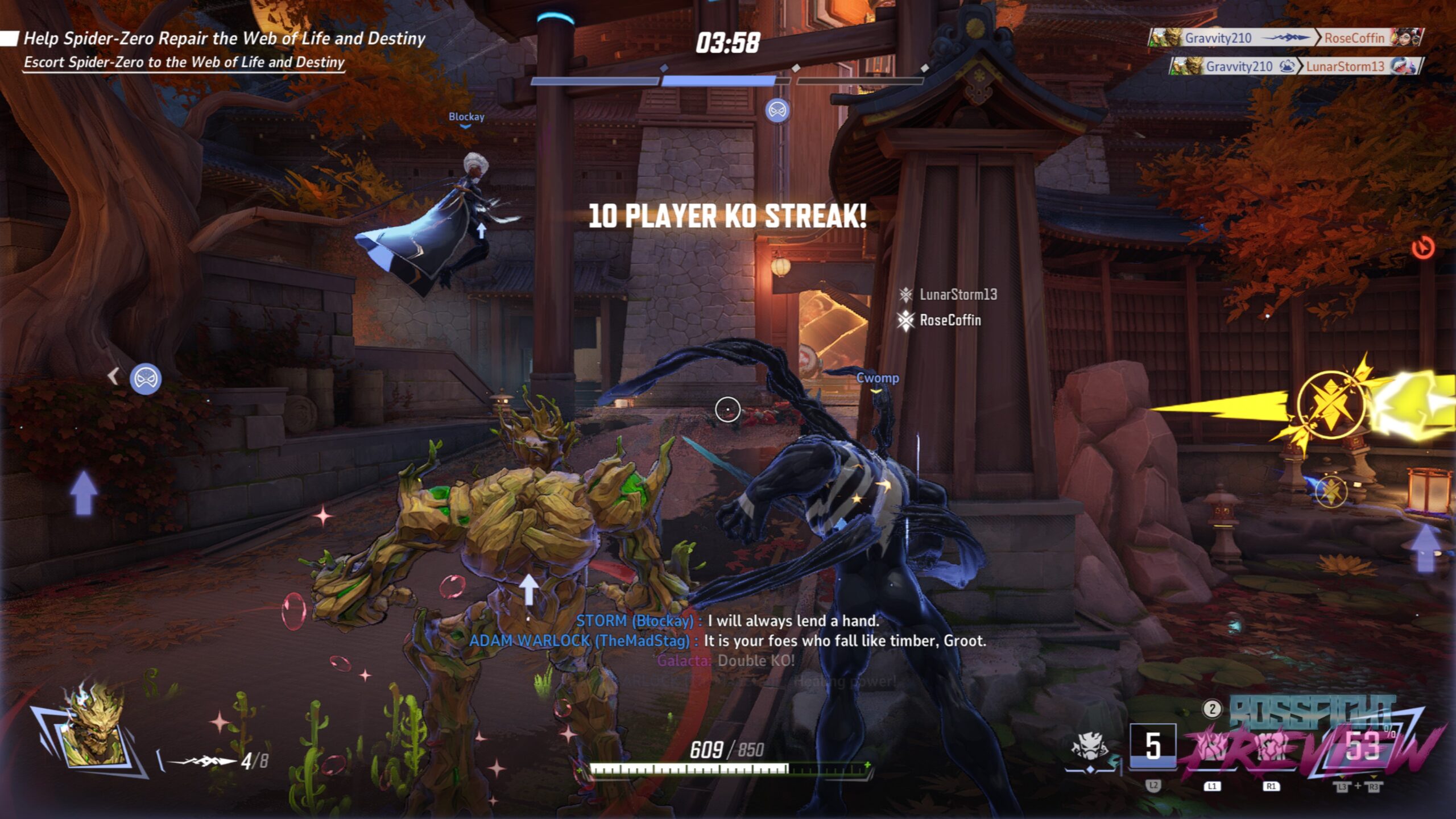This screenshot has width=1456, height=819.
Task: Select the off-screen Spider-Zero waypoint with arrow
Action: pyautogui.click(x=145, y=378)
